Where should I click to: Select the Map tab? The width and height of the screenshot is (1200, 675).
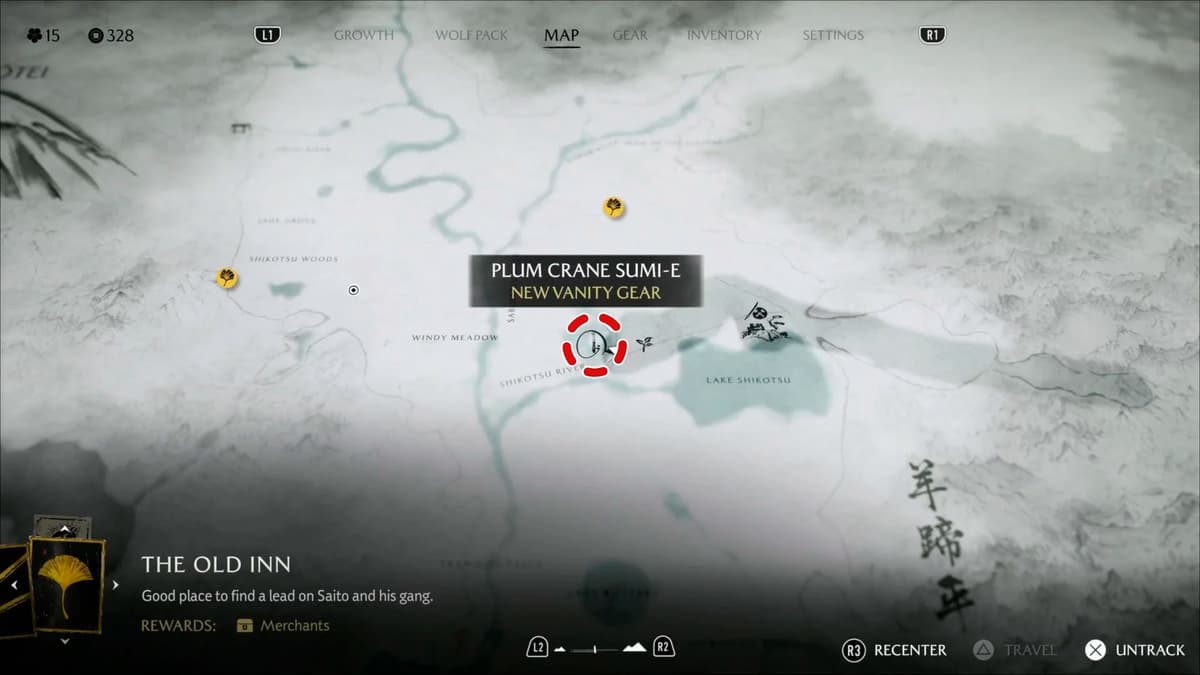[561, 35]
